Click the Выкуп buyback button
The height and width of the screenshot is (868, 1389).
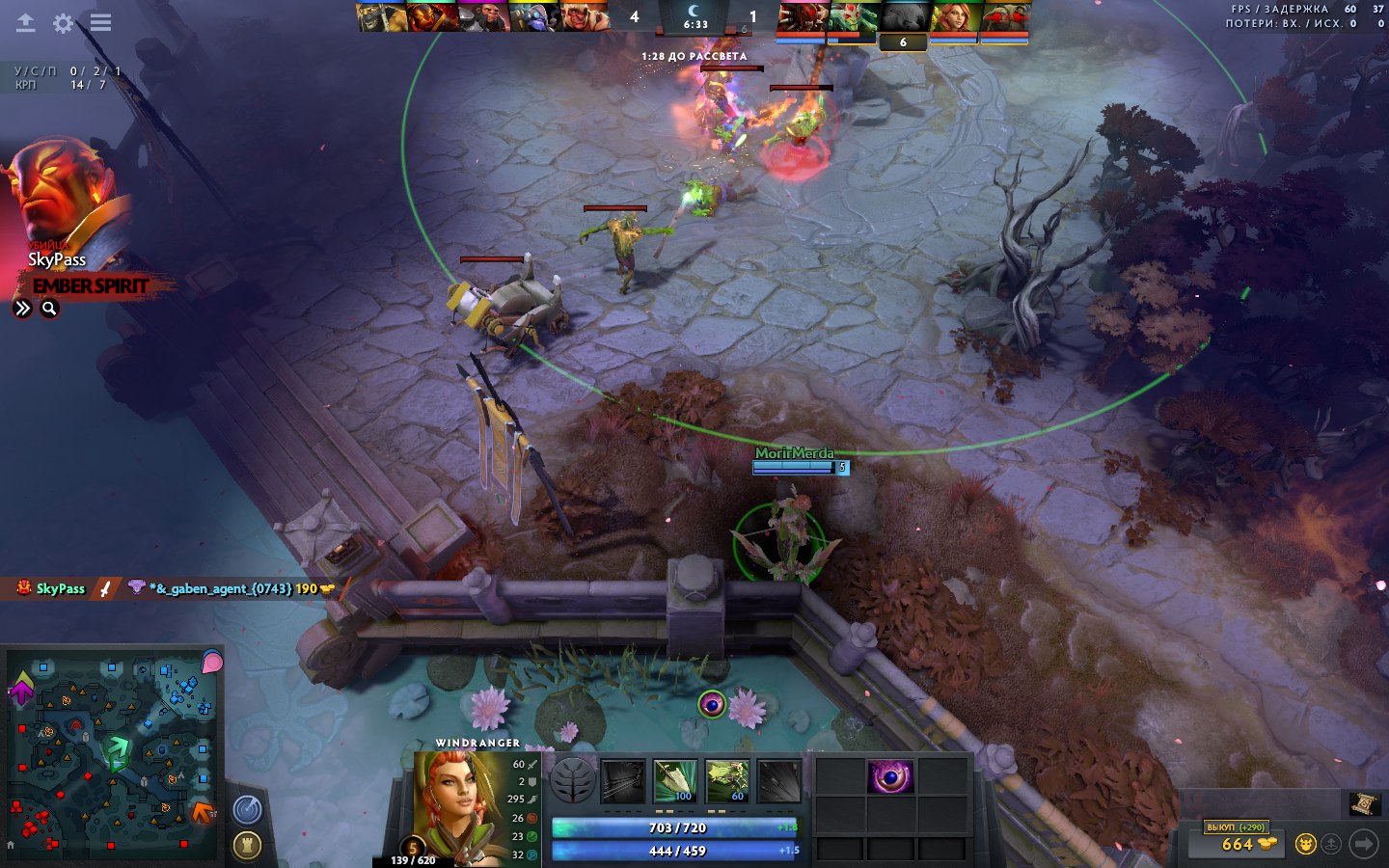1236,827
